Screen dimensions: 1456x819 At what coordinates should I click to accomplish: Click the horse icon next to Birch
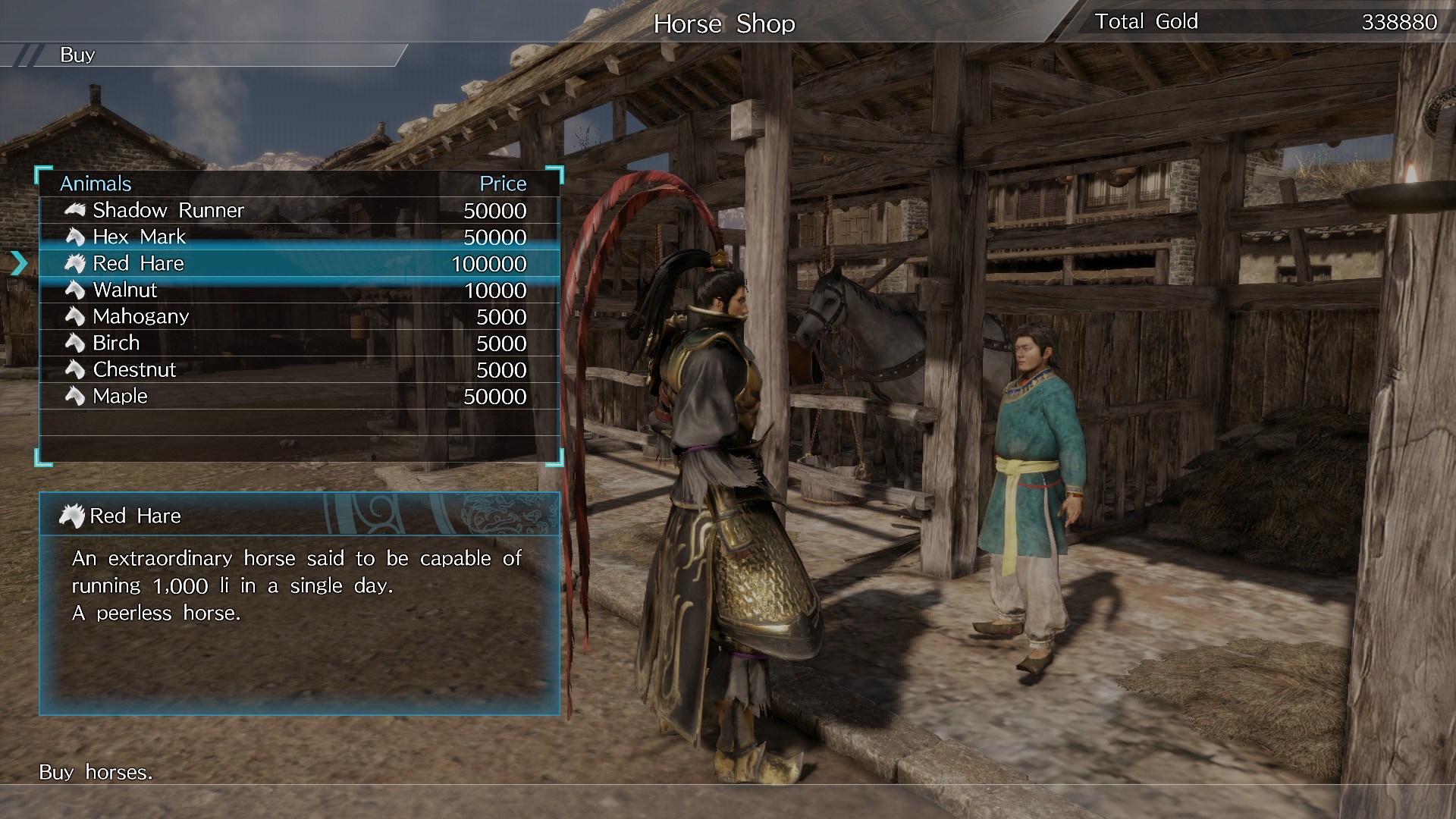[76, 343]
